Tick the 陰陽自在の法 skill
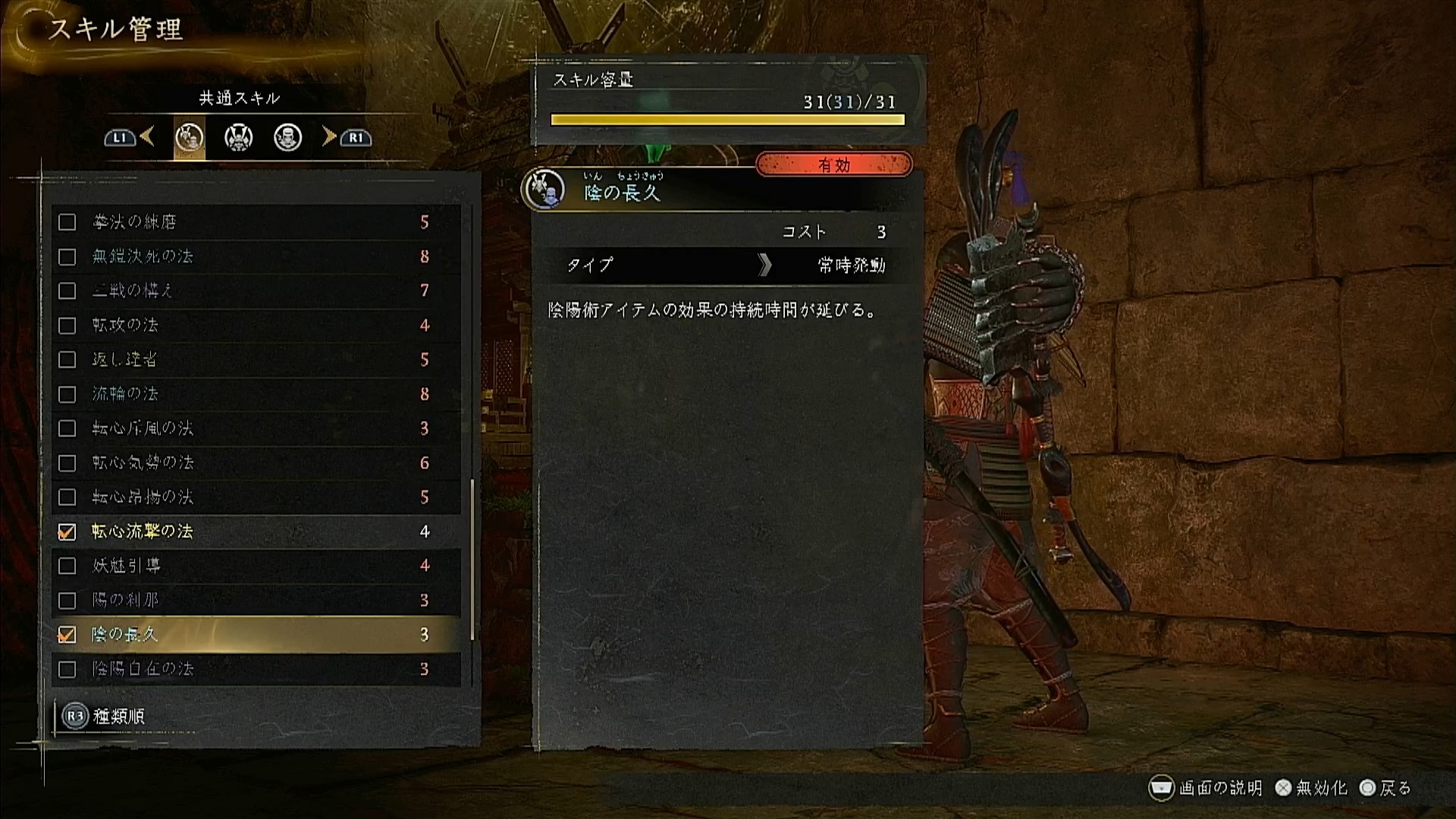The image size is (1456, 819). pos(67,670)
